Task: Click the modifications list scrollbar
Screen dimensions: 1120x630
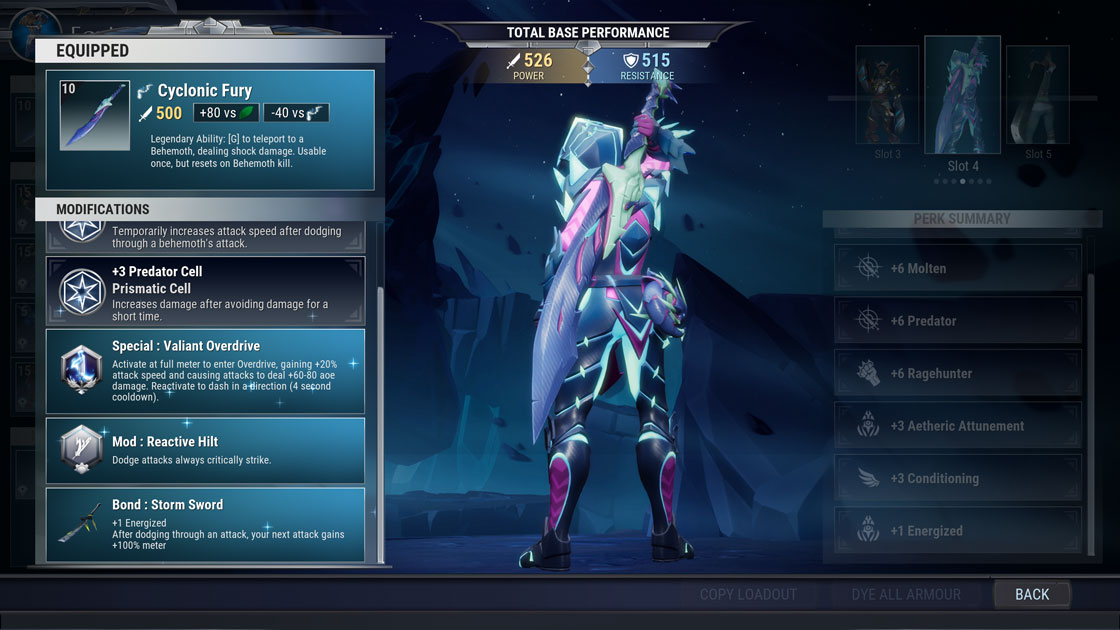Action: click(x=379, y=400)
